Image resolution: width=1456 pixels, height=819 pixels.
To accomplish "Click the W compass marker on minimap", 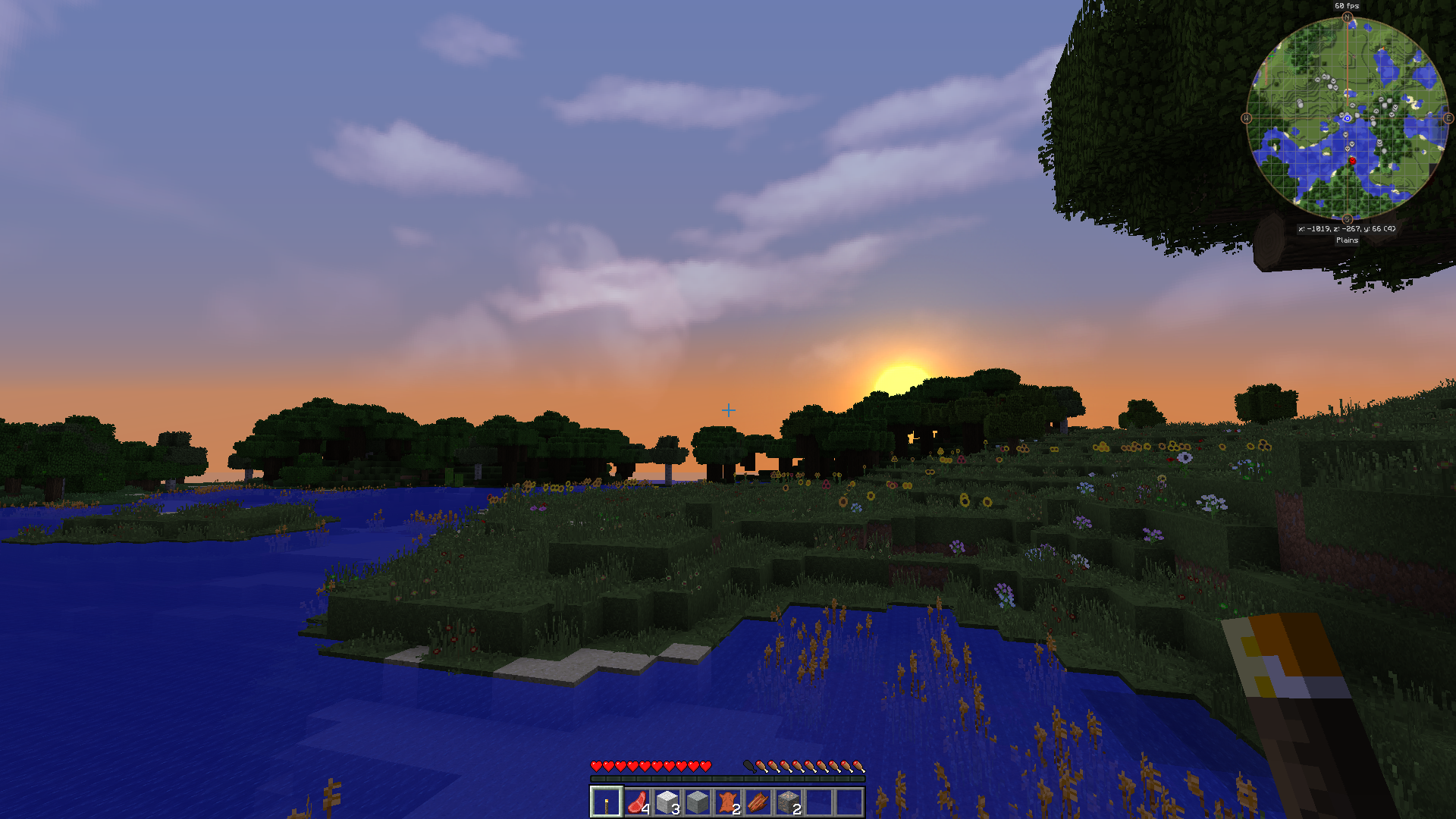I will pyautogui.click(x=1247, y=118).
